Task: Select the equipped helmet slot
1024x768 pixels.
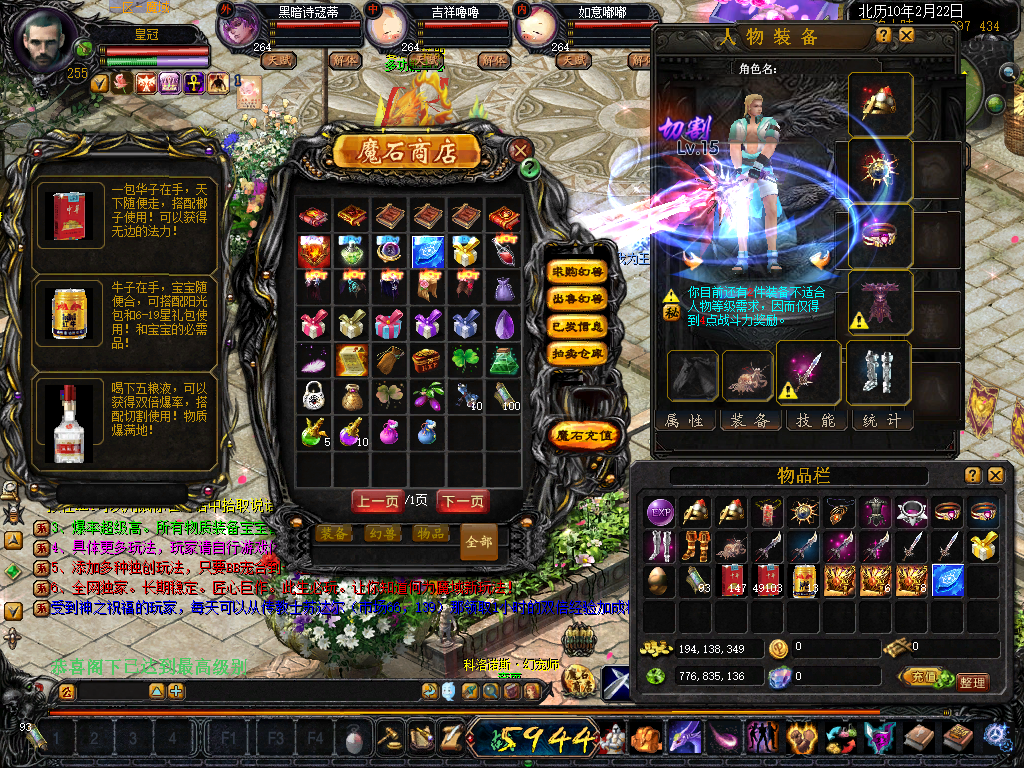Action: (x=880, y=104)
